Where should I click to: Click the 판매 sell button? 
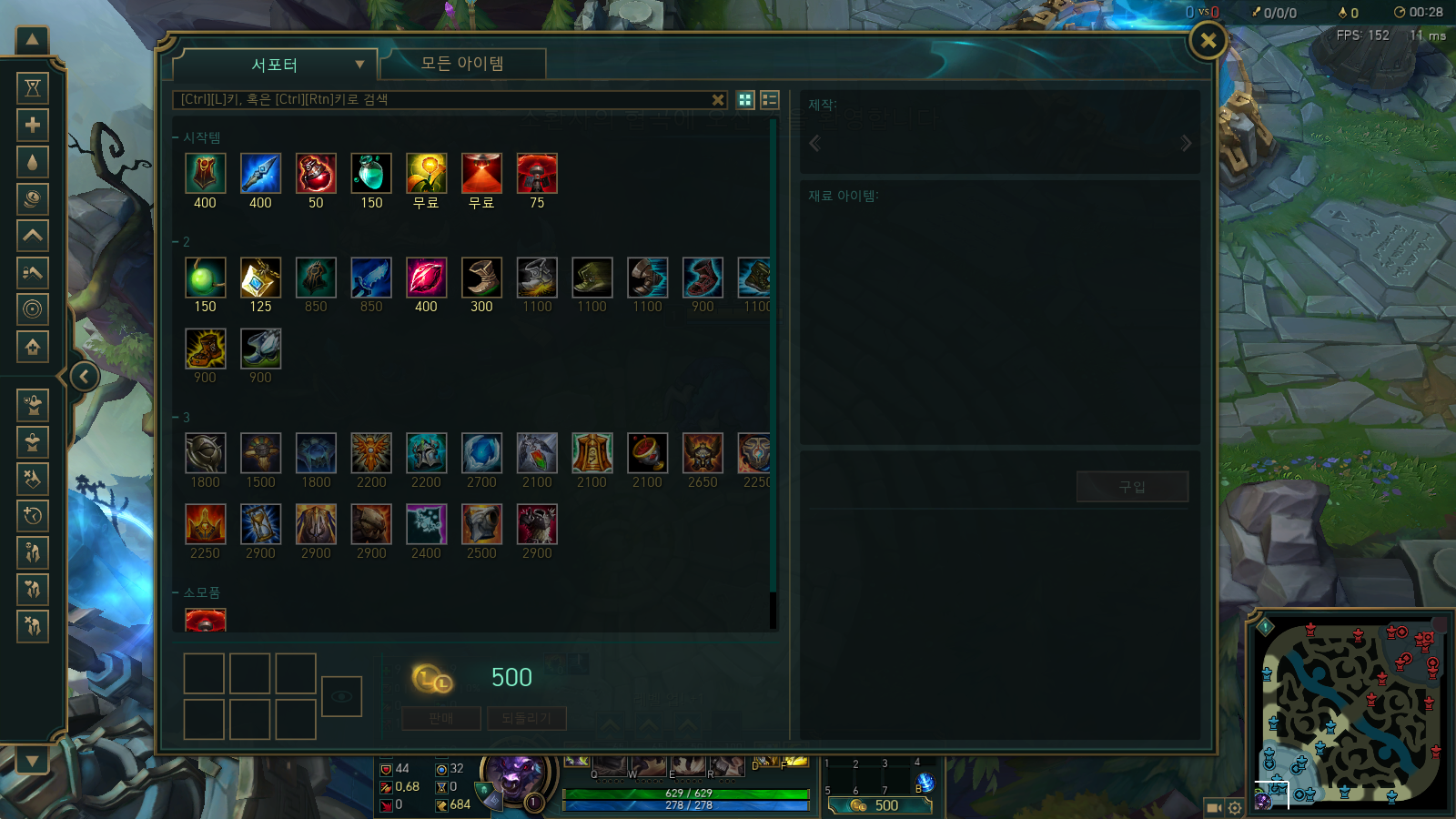[441, 718]
